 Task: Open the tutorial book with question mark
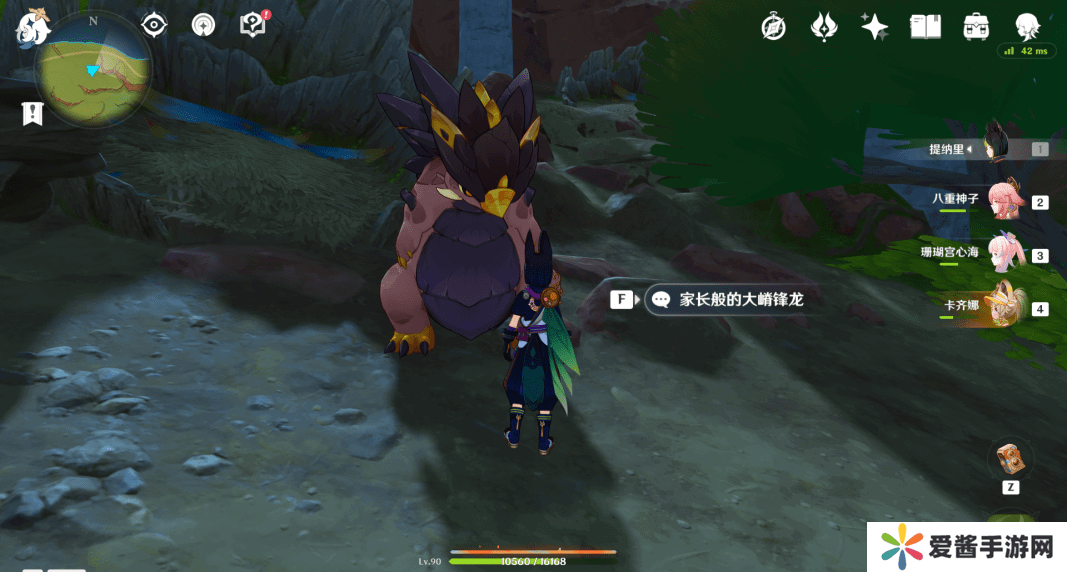[x=254, y=24]
